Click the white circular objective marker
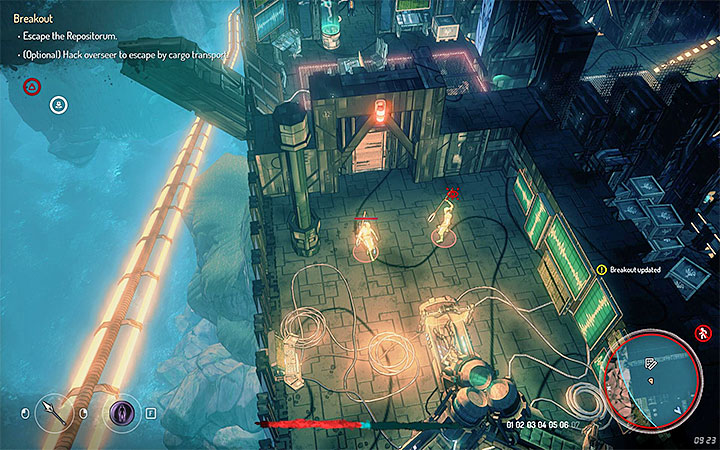The width and height of the screenshot is (720, 450). click(x=59, y=103)
